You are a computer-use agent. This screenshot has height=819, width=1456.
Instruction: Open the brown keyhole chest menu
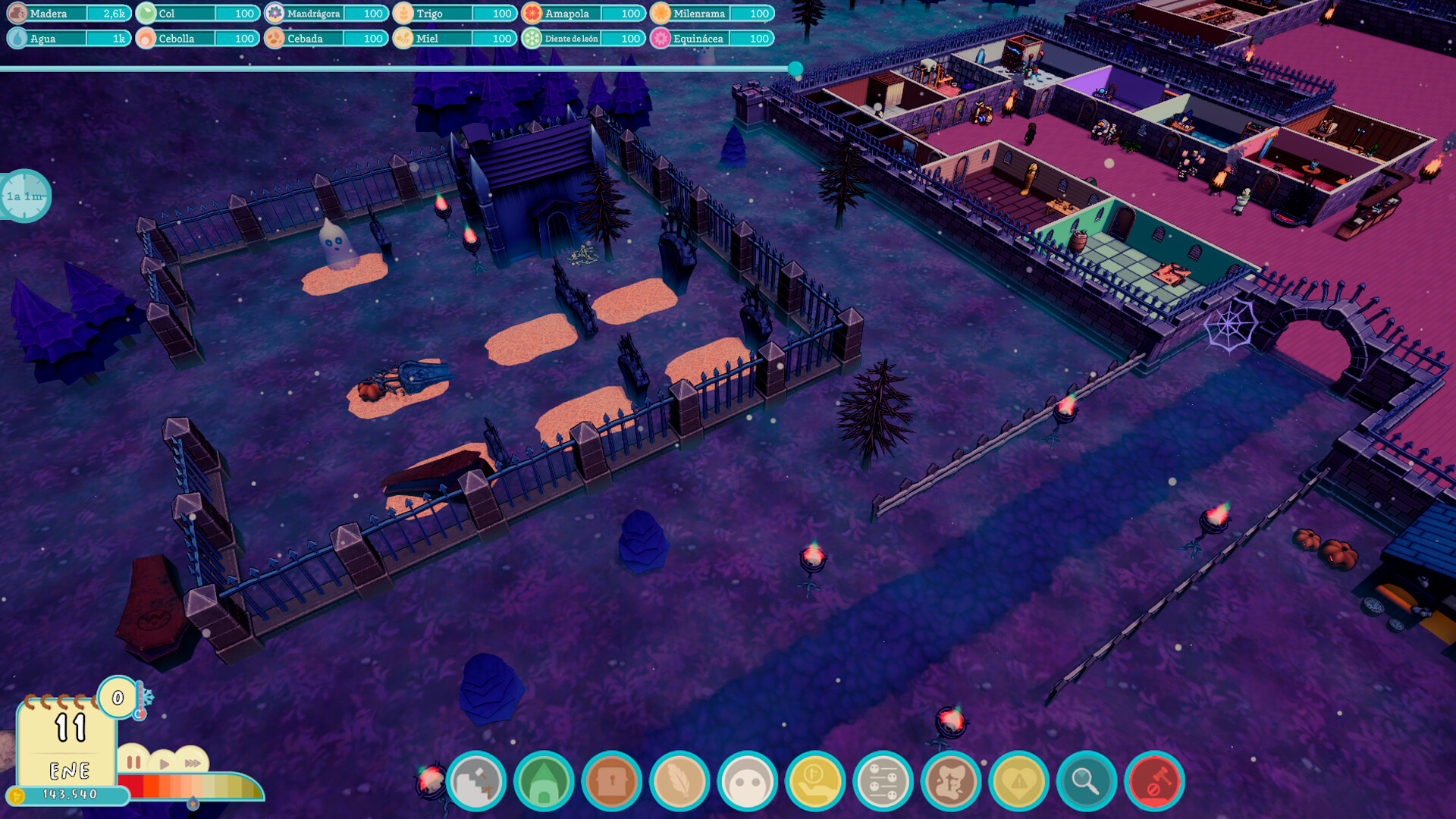(611, 781)
